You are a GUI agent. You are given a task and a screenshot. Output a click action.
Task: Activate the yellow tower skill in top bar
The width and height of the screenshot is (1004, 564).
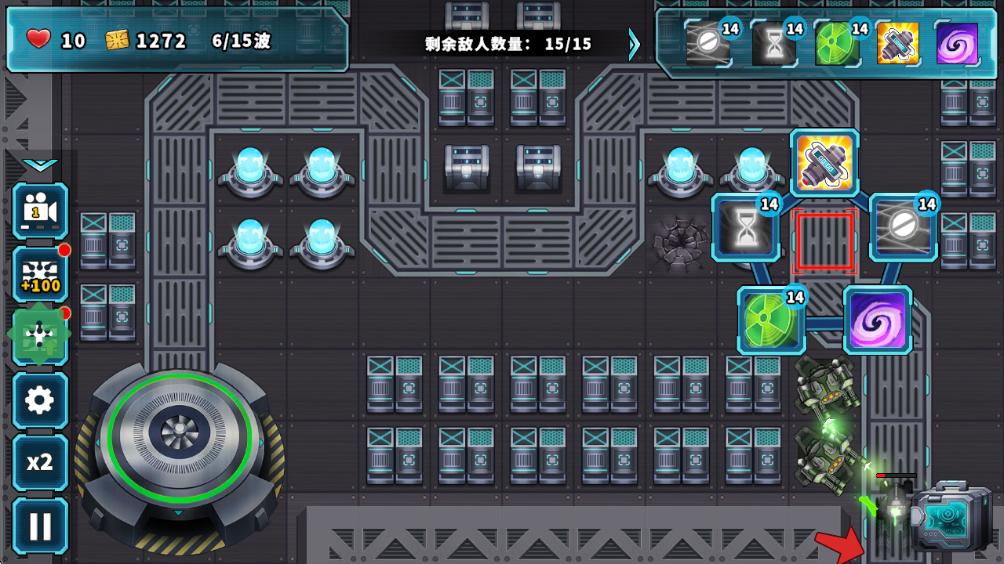(898, 44)
